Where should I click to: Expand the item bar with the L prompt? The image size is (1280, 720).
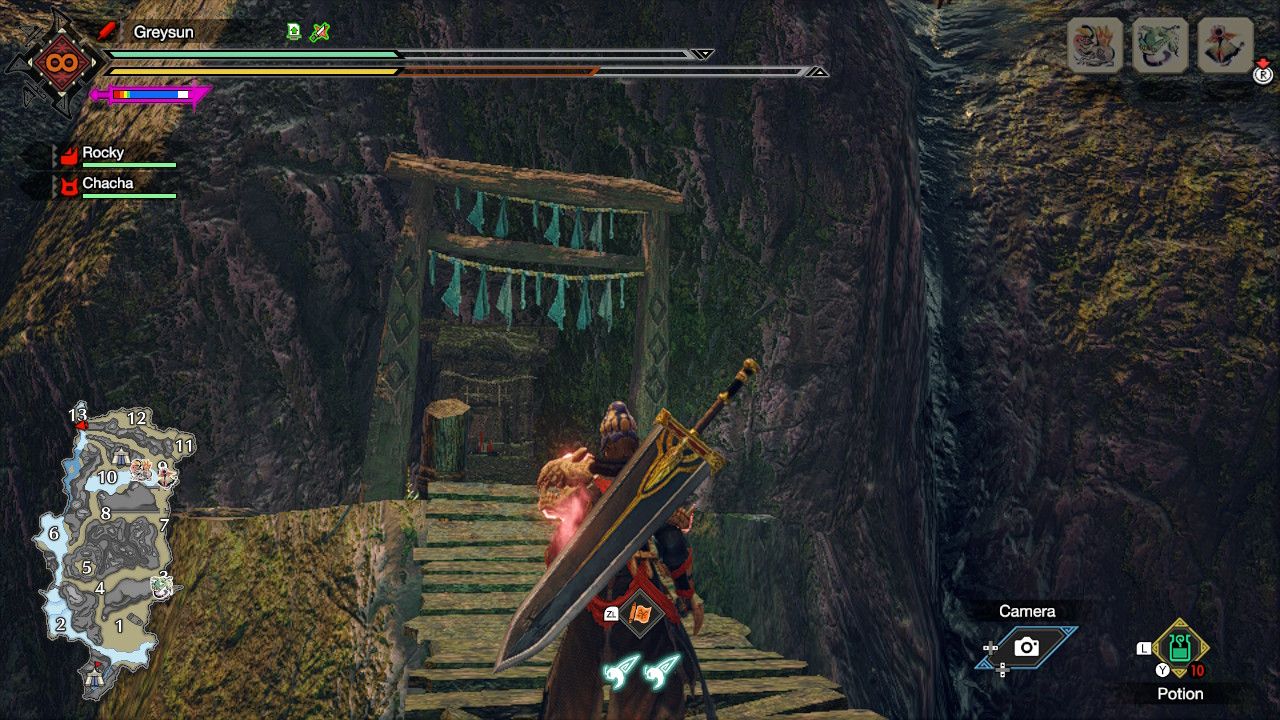coord(1143,648)
